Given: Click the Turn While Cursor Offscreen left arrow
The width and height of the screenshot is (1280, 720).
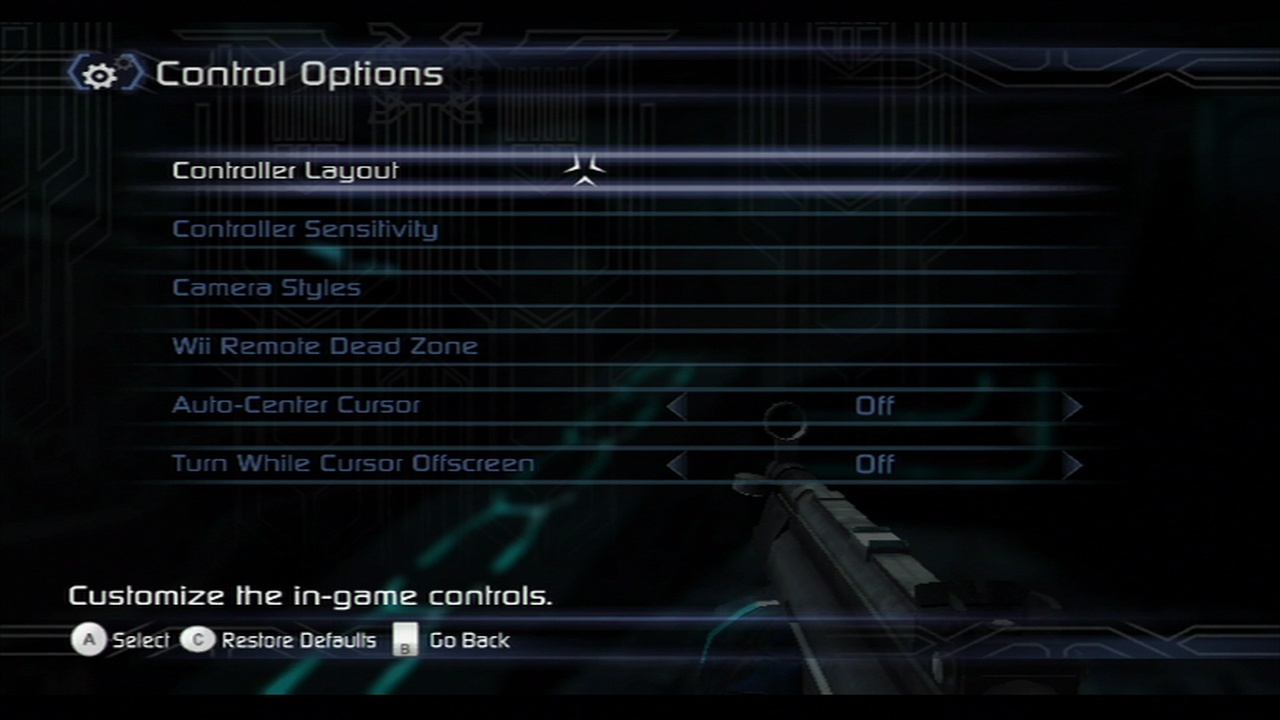Looking at the screenshot, I should point(677,465).
